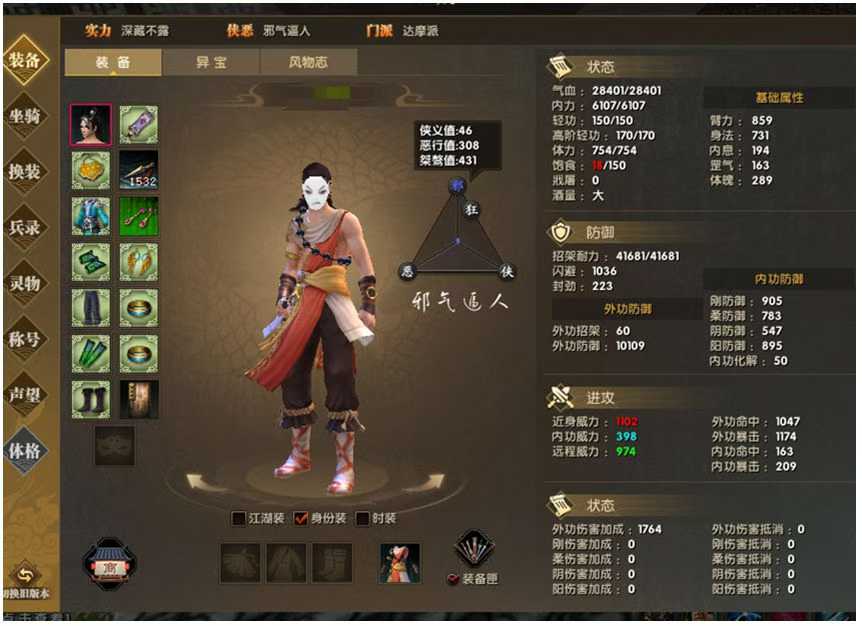Screen dimensions: 862x626
Task: Toggle the 装备匣 equipment box option
Action: [x=453, y=579]
